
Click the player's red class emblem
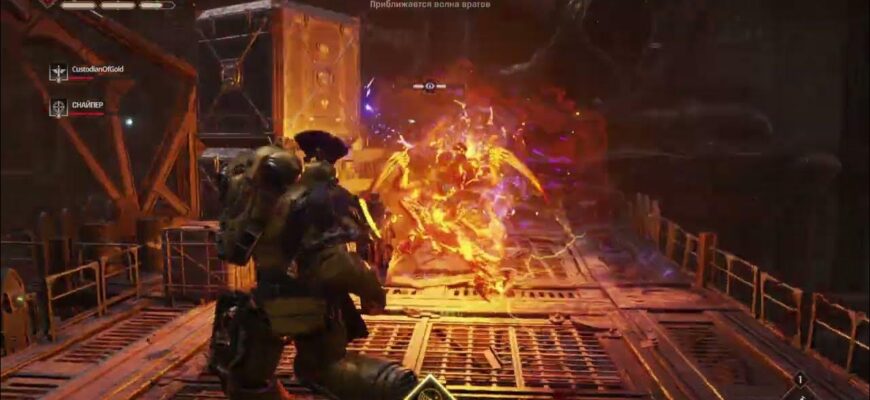[47, 4]
